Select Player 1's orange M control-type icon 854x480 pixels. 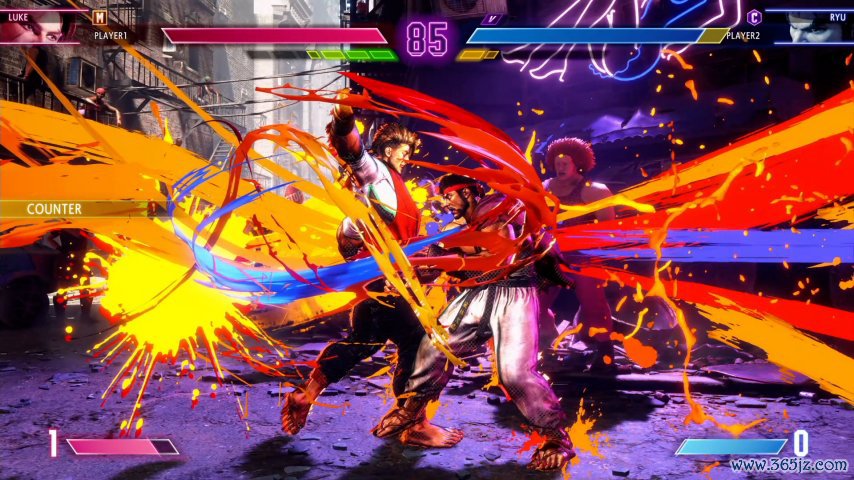coord(100,16)
